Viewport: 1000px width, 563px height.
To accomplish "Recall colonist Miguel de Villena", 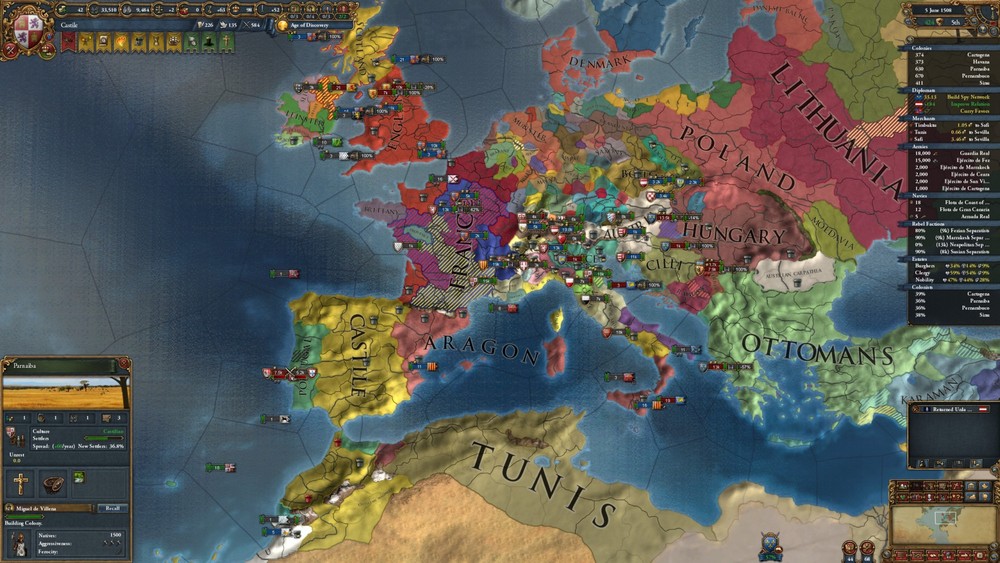I will click(112, 508).
